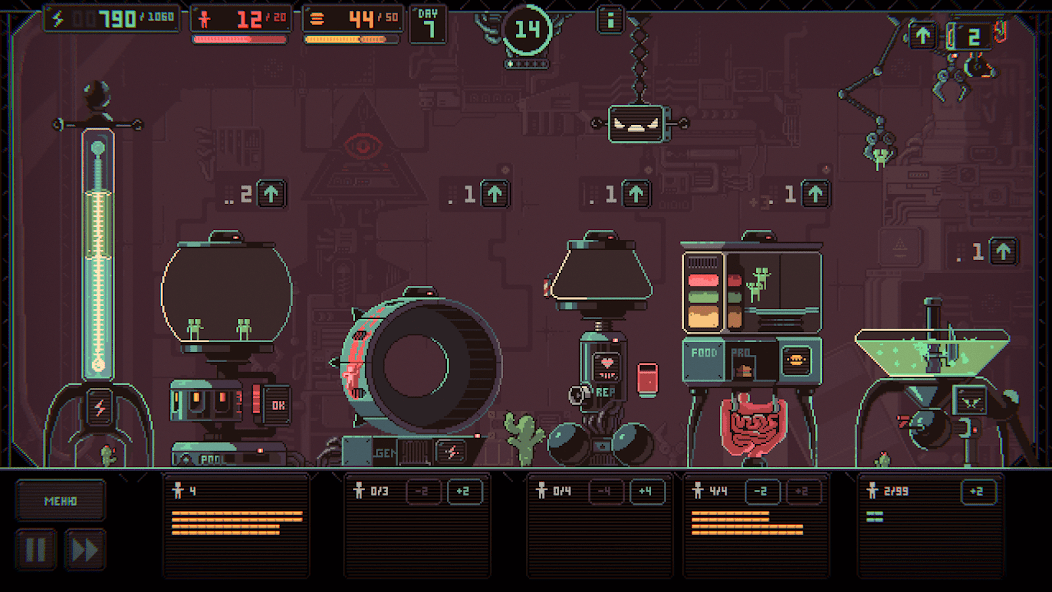
Task: Upgrade the food machine with its arrow
Action: pos(816,193)
